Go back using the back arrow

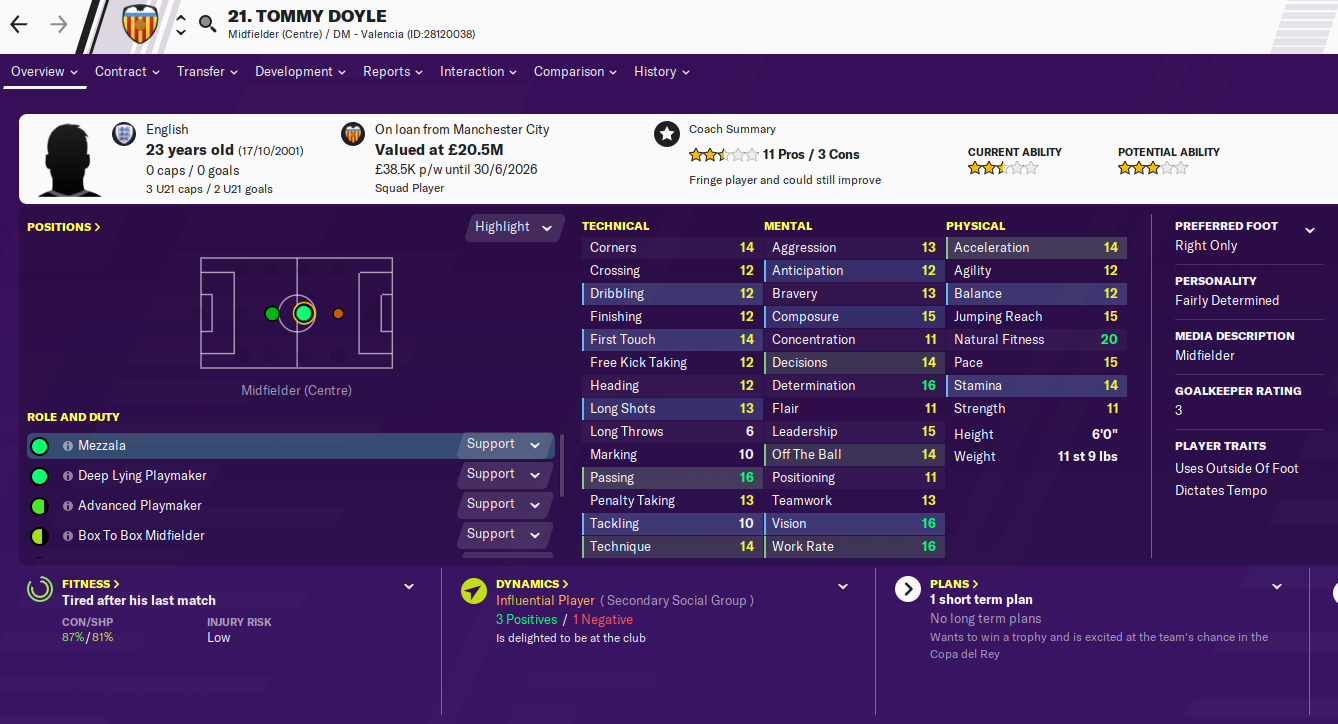pos(19,24)
